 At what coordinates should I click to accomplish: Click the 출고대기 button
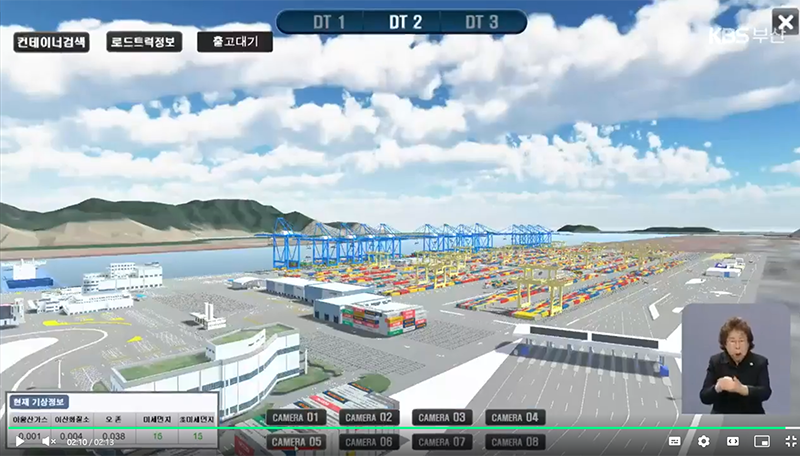235,42
